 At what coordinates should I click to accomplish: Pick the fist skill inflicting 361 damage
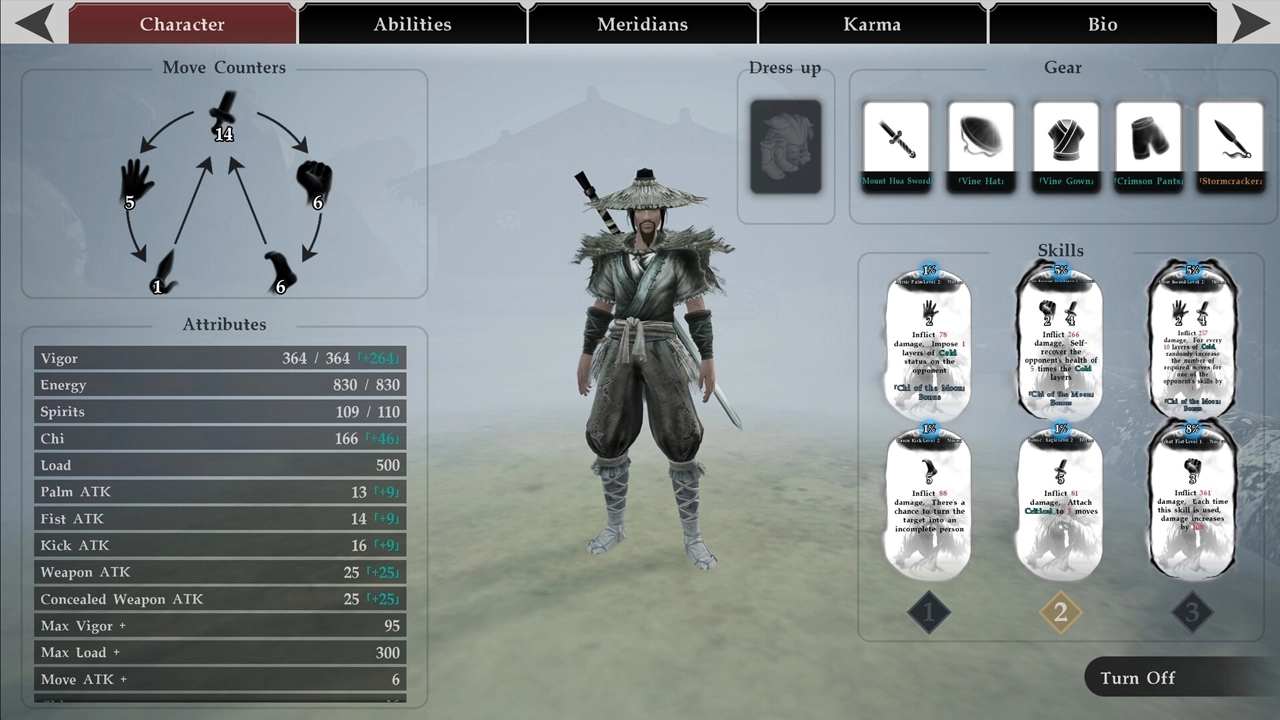(1192, 503)
